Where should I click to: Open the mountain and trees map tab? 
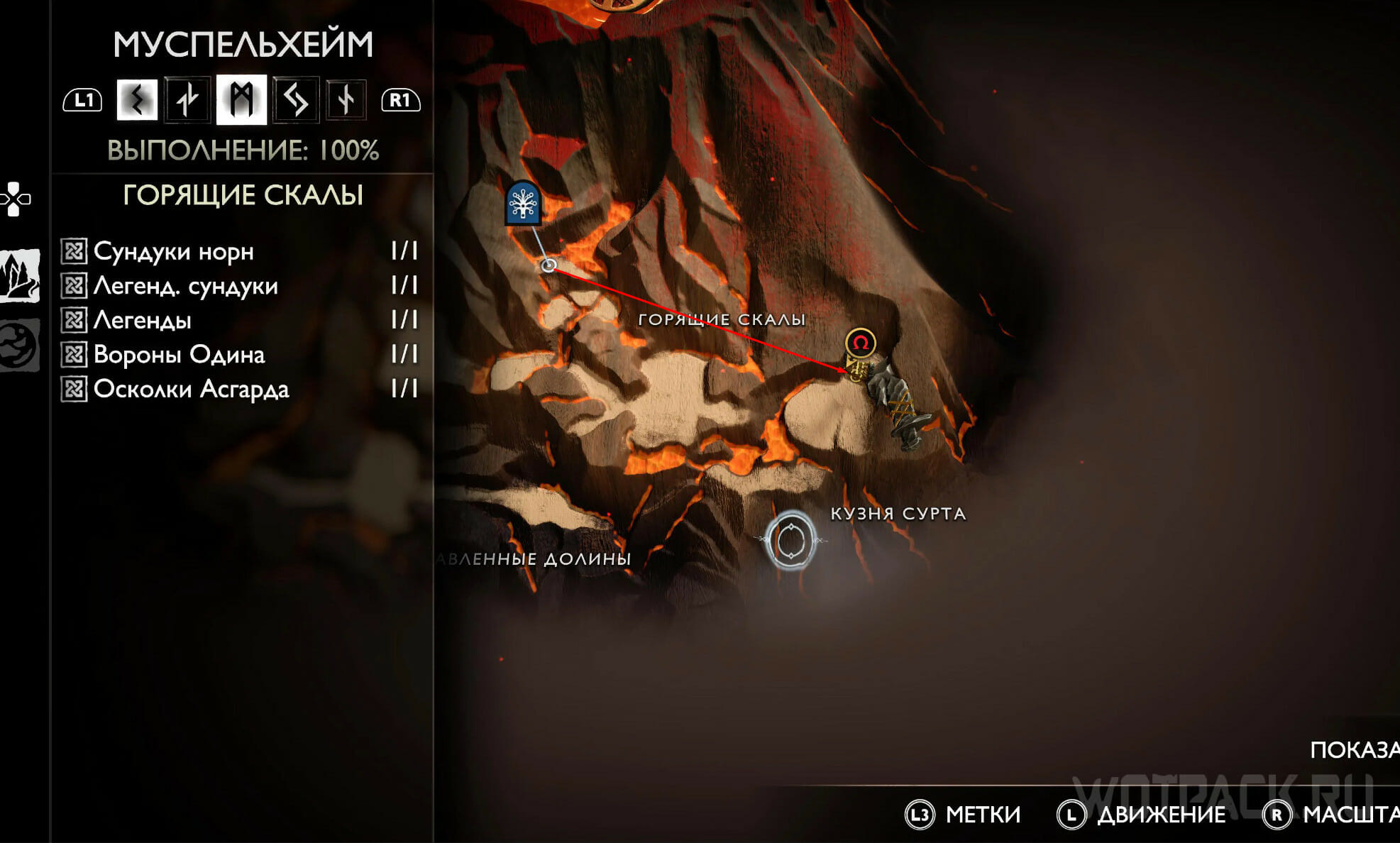tap(20, 275)
